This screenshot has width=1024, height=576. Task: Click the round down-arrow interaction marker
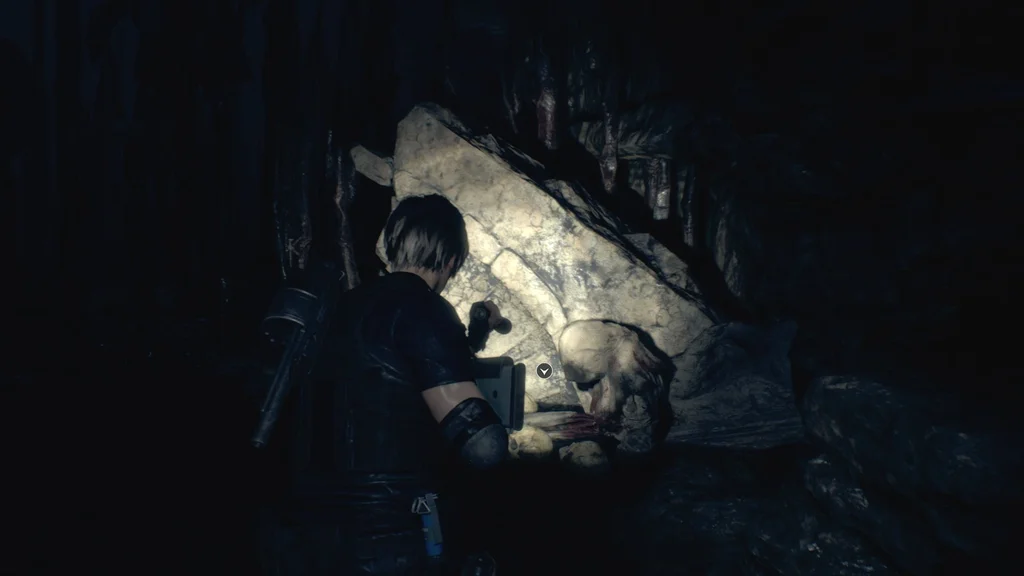pyautogui.click(x=544, y=370)
